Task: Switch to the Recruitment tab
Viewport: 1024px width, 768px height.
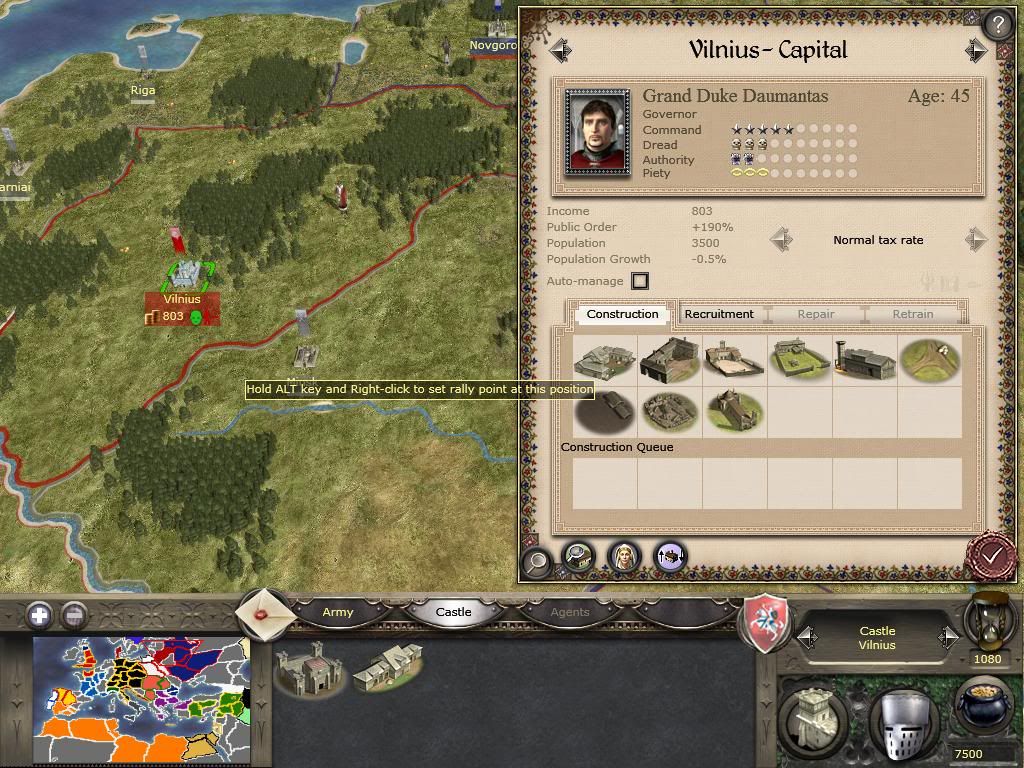Action: coord(719,314)
